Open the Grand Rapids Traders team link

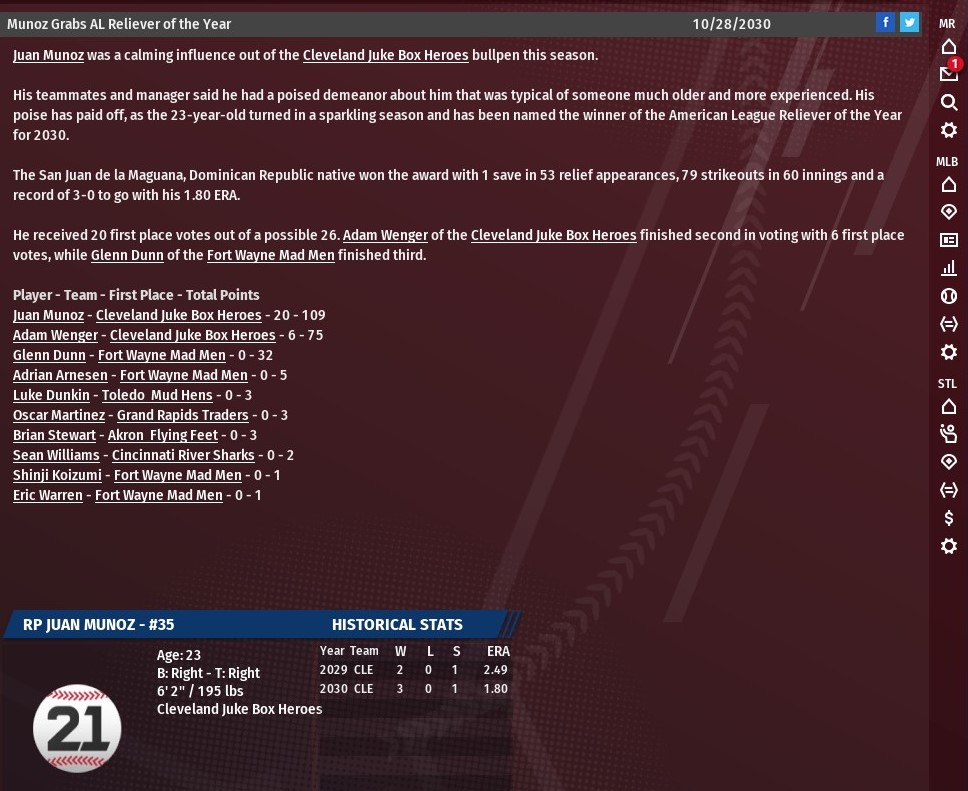(182, 415)
